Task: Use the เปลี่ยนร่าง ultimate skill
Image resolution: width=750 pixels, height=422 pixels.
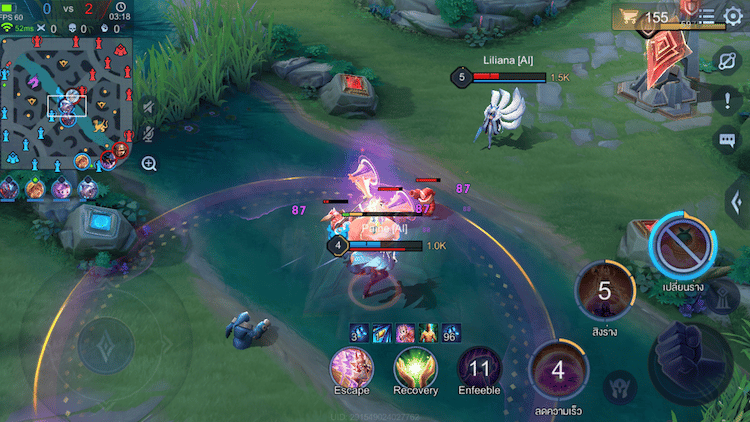Action: tap(682, 245)
